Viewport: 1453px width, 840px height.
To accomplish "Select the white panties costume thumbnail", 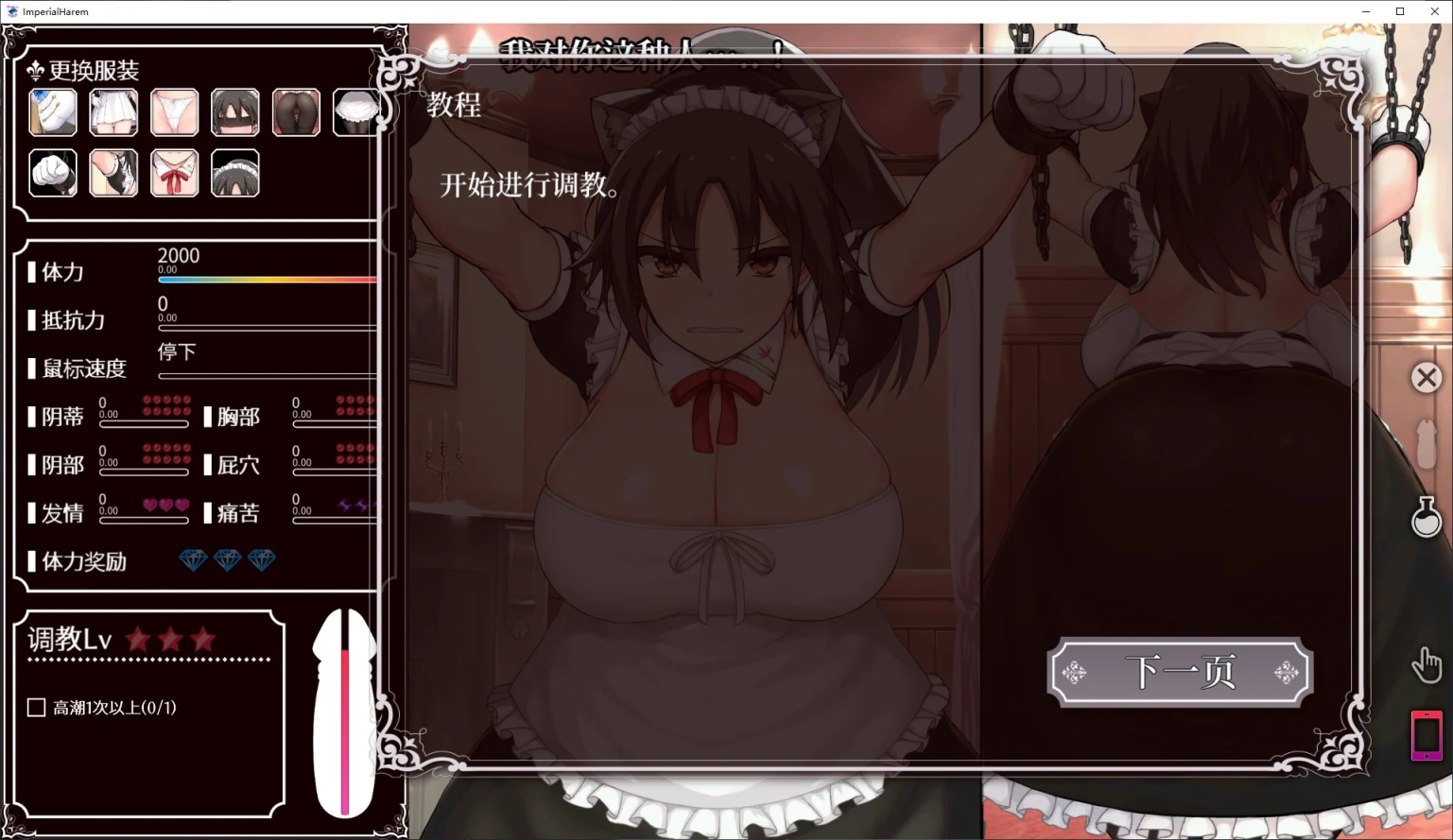I will coord(174,111).
